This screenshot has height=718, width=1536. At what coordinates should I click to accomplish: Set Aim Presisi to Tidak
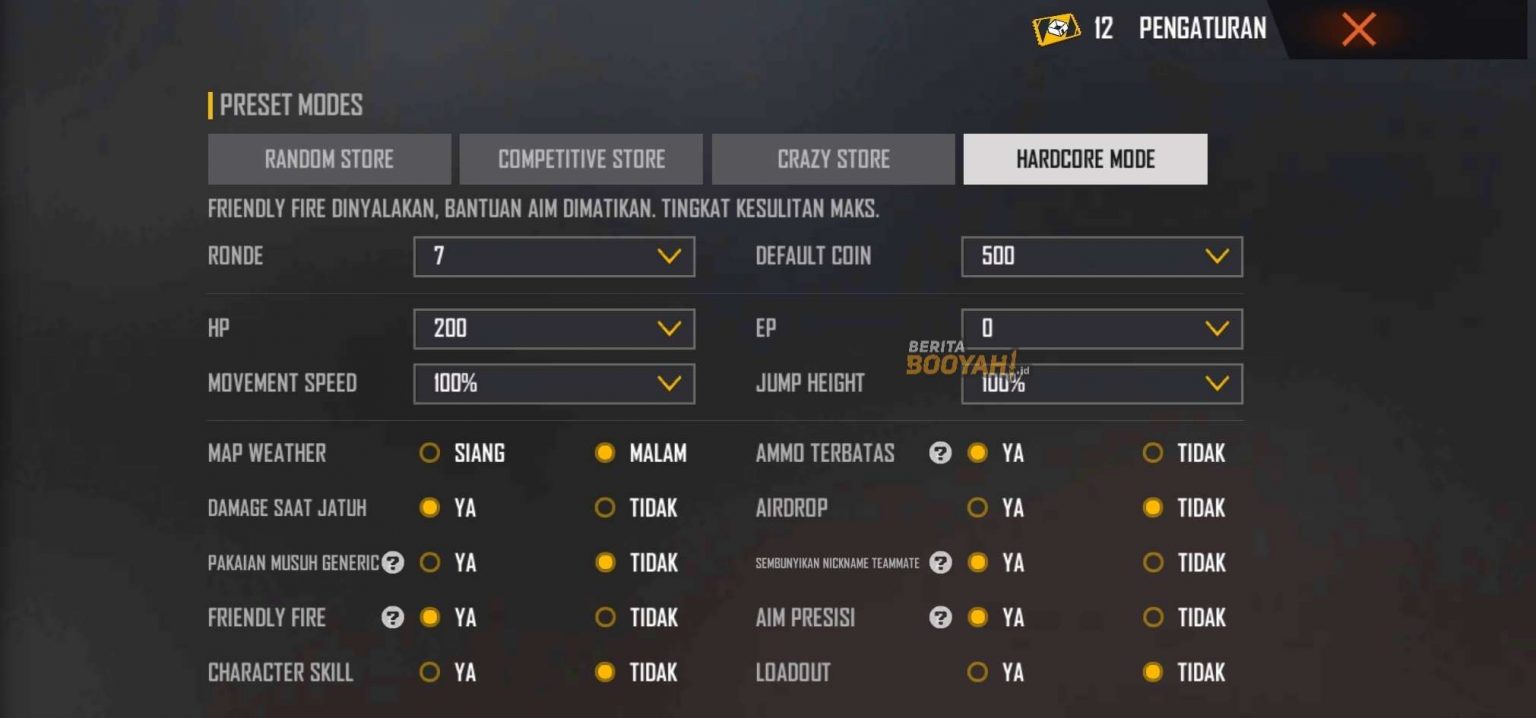pyautogui.click(x=1153, y=618)
